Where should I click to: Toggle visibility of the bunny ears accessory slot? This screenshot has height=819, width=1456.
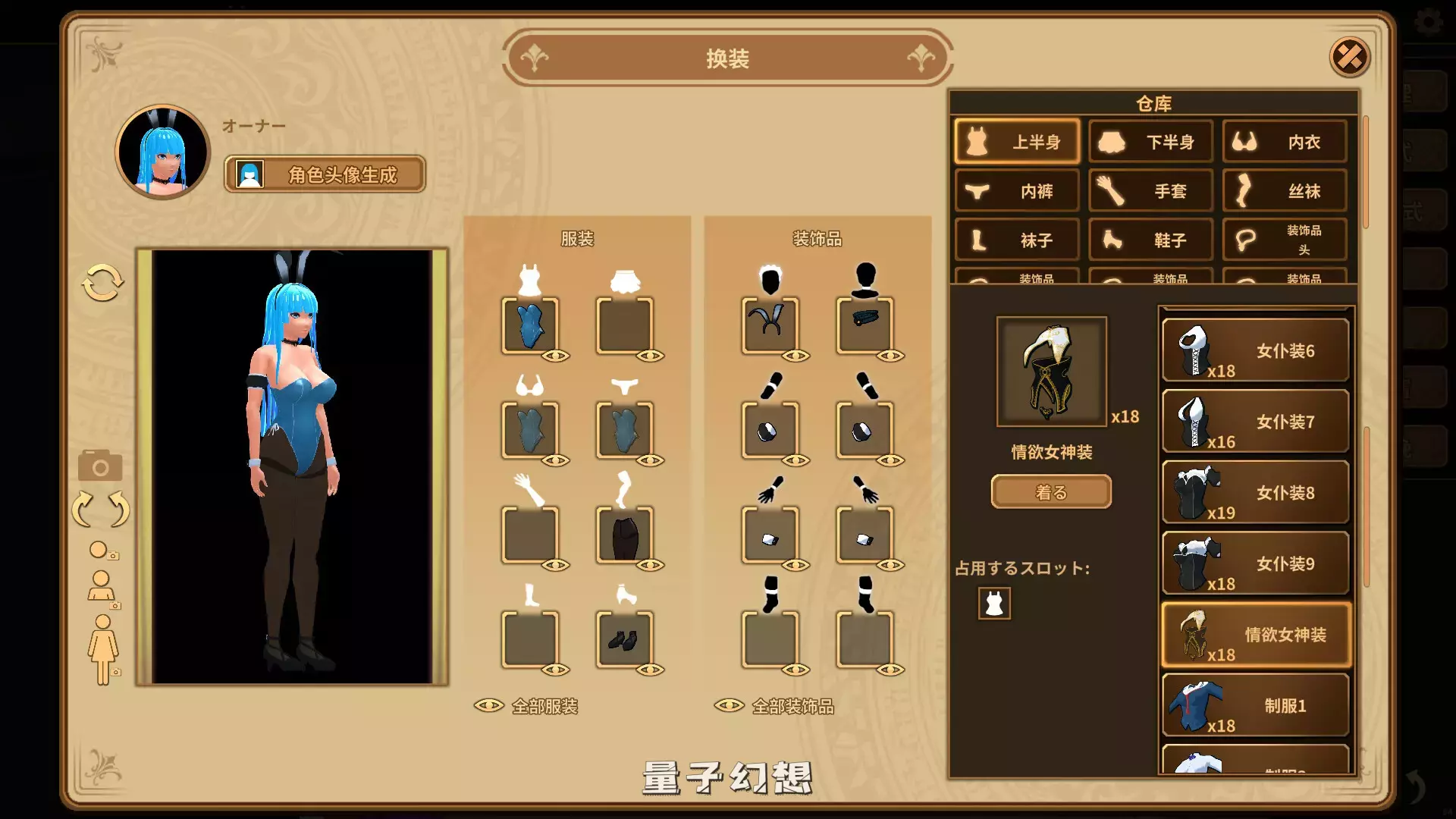pyautogui.click(x=796, y=354)
